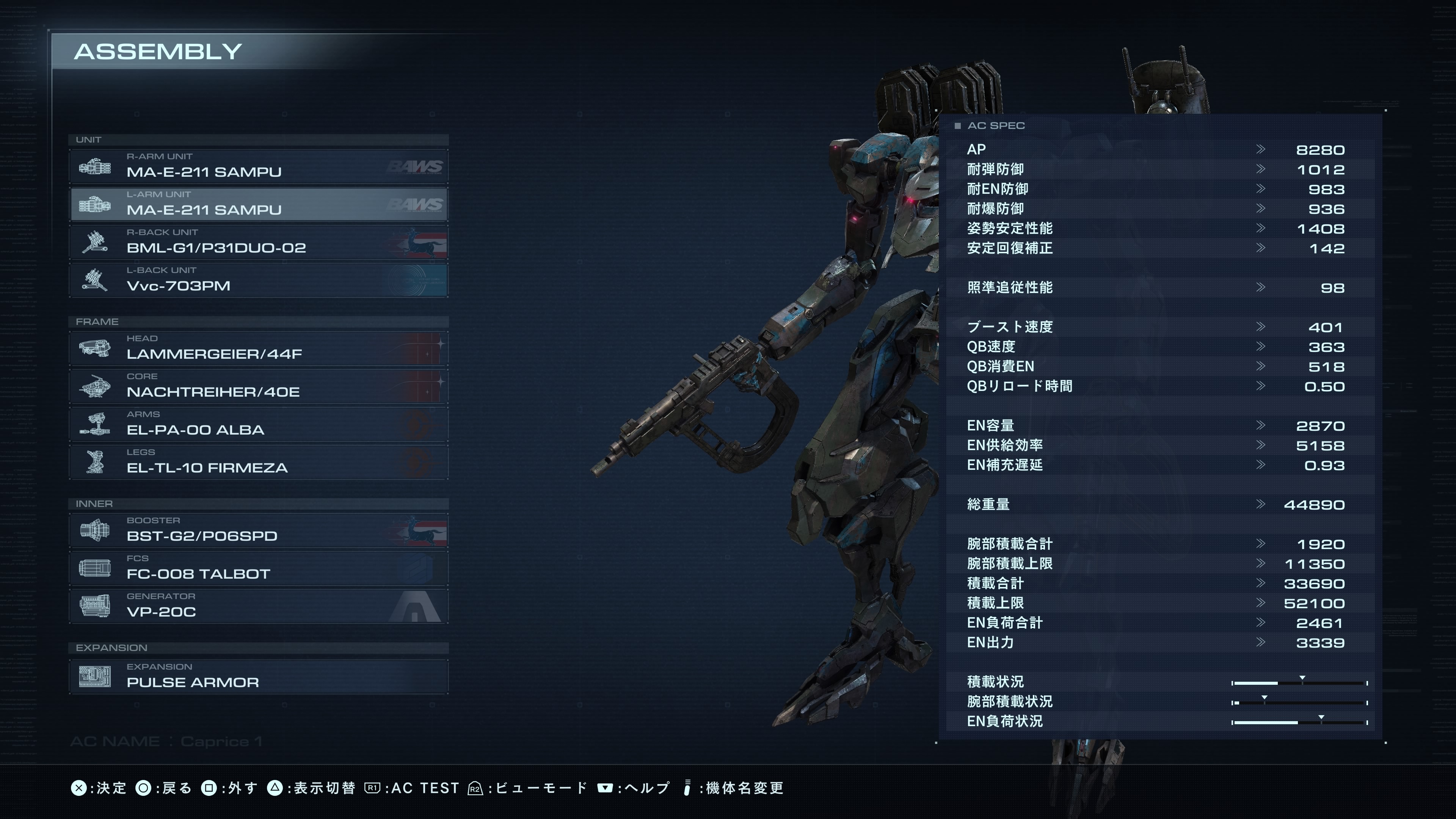The width and height of the screenshot is (1456, 819).
Task: Select the ARMS EL-PA-00 ALBA slot
Action: pyautogui.click(x=258, y=424)
